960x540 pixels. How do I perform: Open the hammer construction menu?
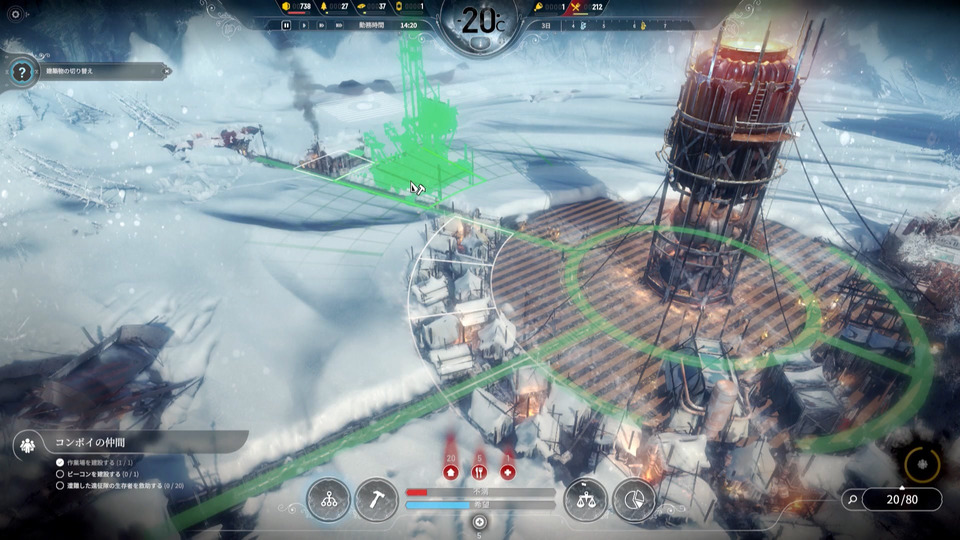click(376, 500)
